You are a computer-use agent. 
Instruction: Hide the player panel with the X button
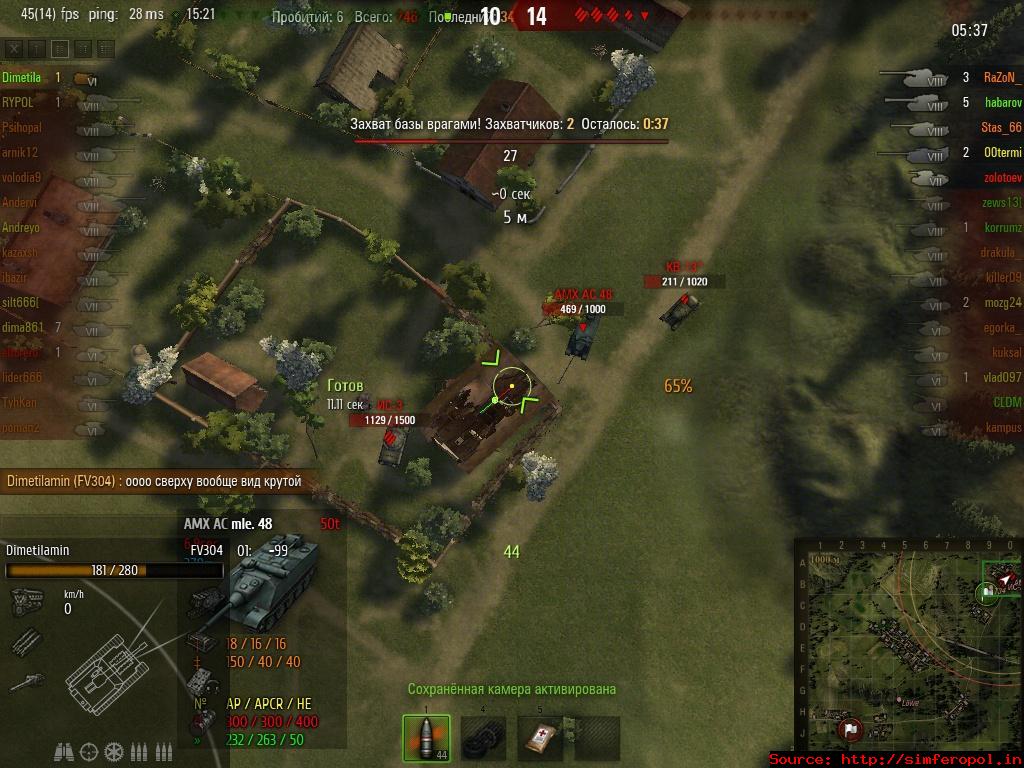coord(13,48)
